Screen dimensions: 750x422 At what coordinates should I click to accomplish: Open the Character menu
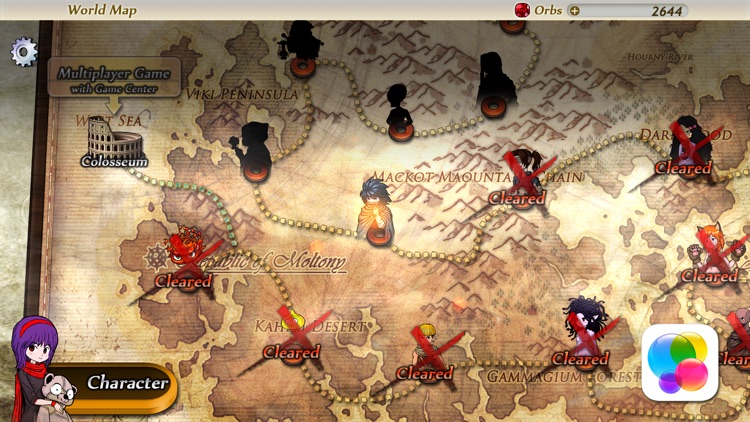(126, 383)
